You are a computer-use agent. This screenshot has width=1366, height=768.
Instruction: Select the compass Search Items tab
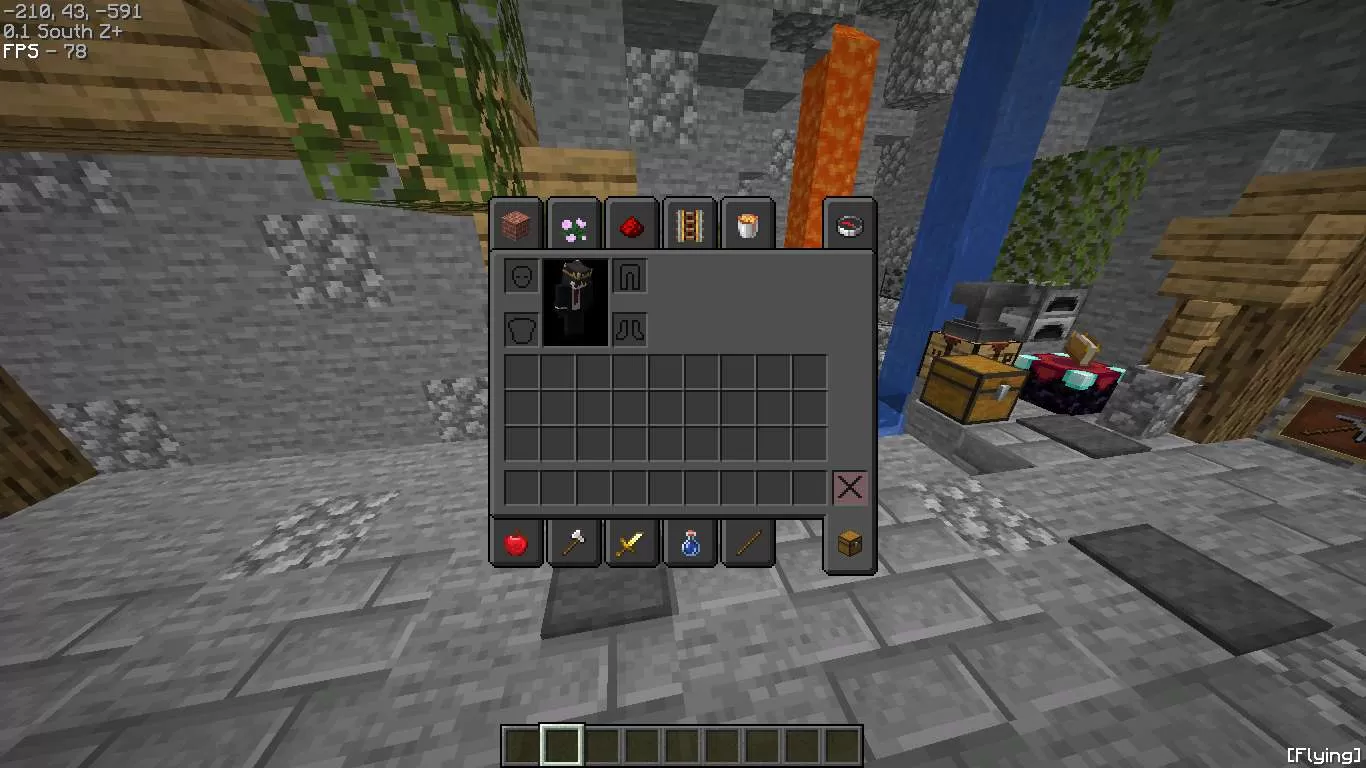click(x=849, y=224)
